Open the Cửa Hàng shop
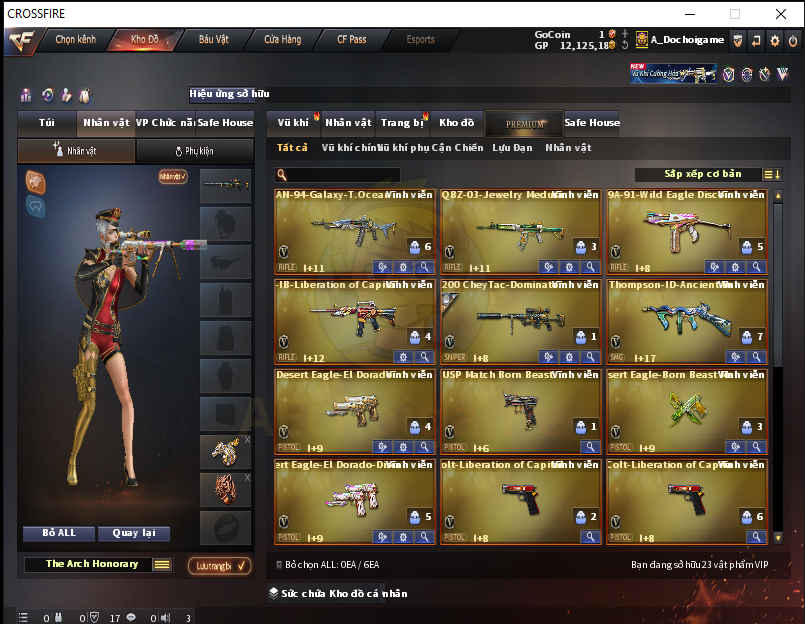This screenshot has height=624, width=805. (283, 40)
